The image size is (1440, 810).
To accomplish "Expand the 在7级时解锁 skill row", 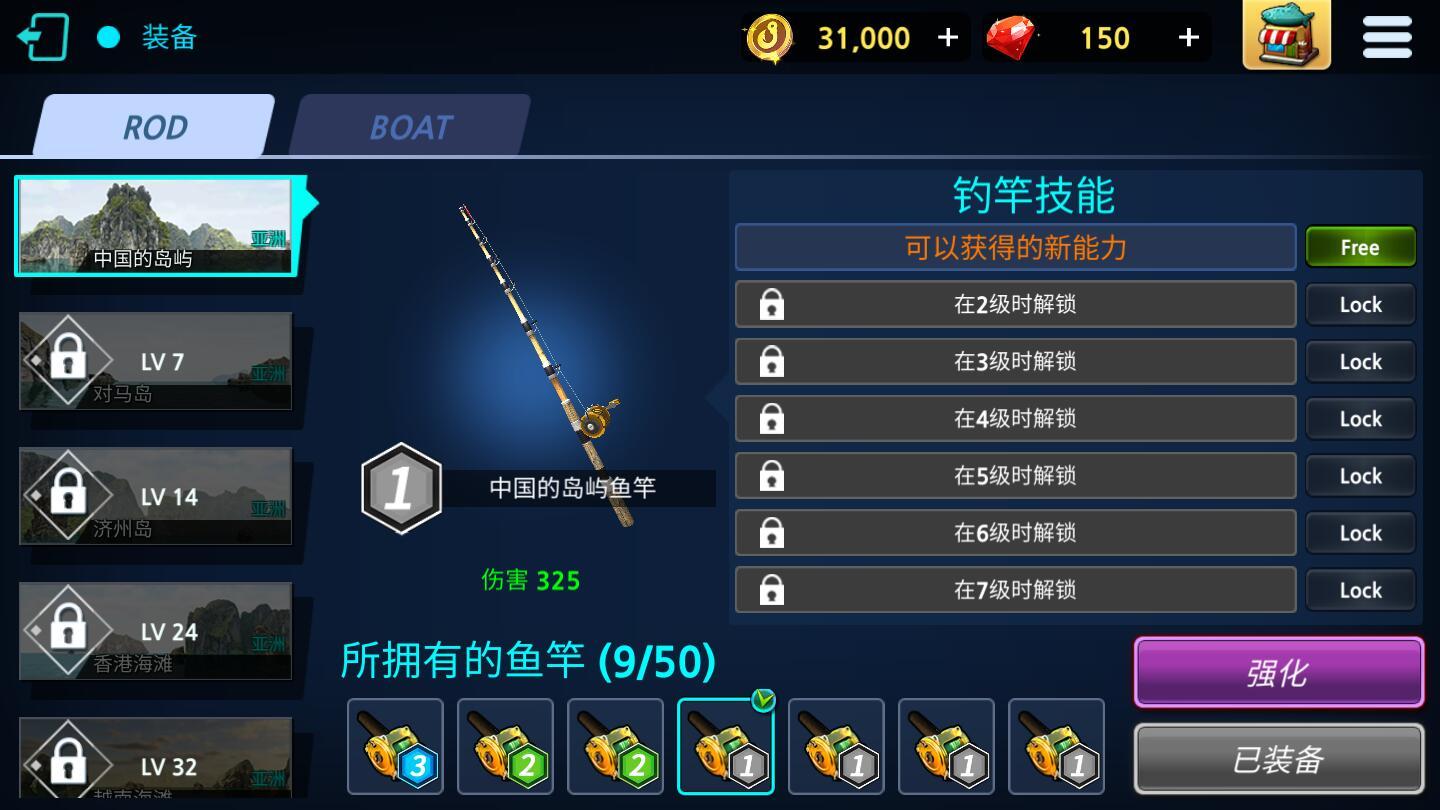I will [1015, 590].
